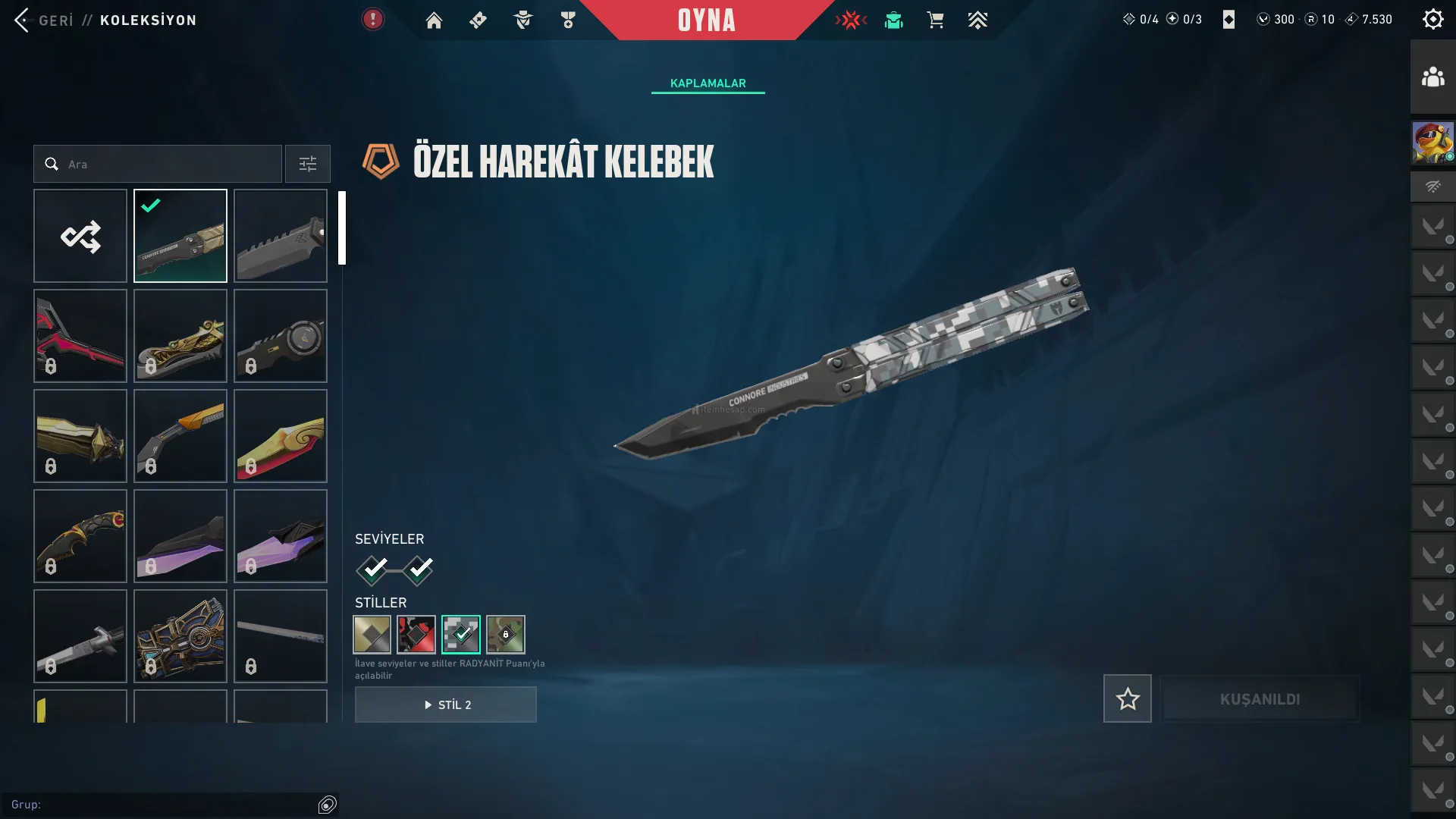Image resolution: width=1456 pixels, height=819 pixels.
Task: Open the settings gear
Action: (1432, 20)
